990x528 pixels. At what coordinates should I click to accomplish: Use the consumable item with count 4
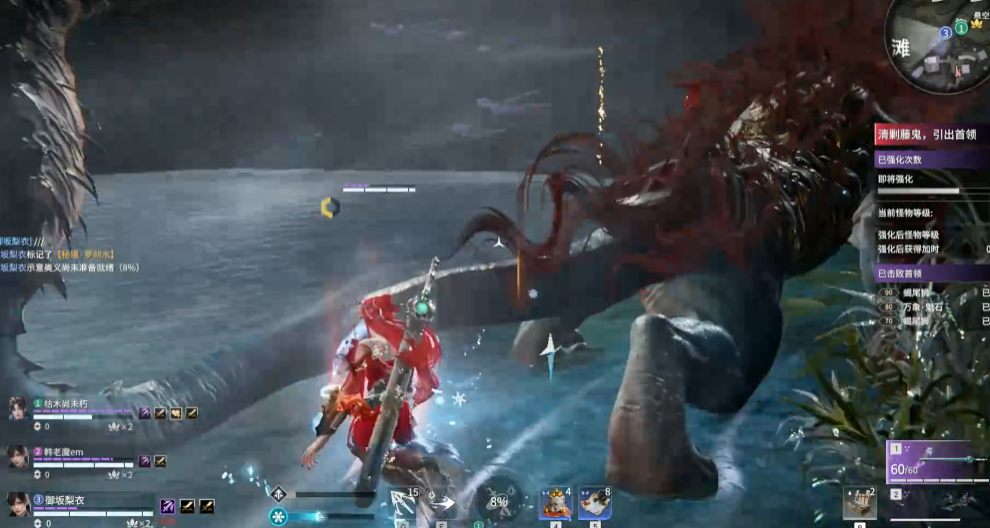pos(555,503)
